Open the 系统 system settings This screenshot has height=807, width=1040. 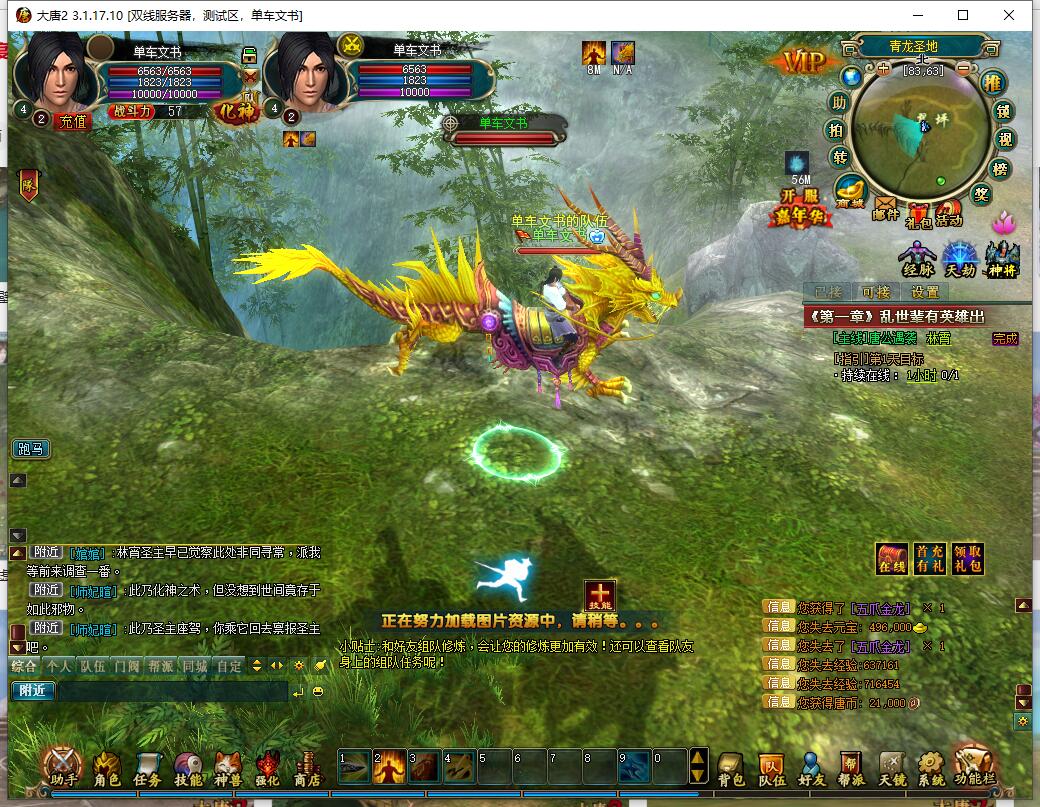(930, 768)
